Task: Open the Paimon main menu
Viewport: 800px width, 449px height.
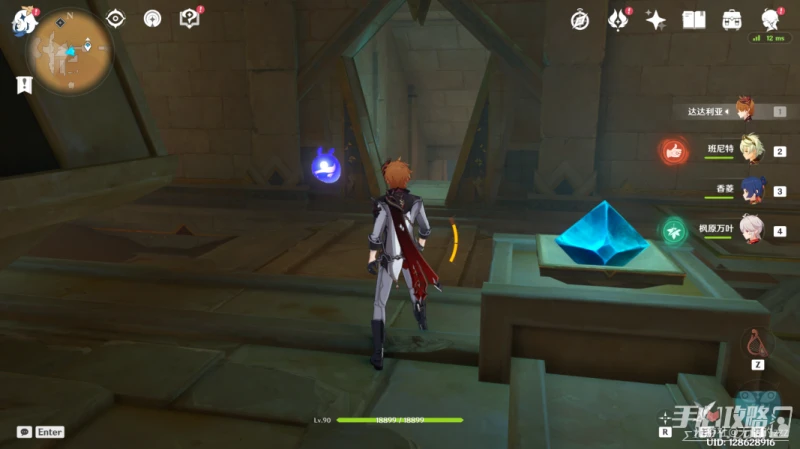Action: [22, 19]
